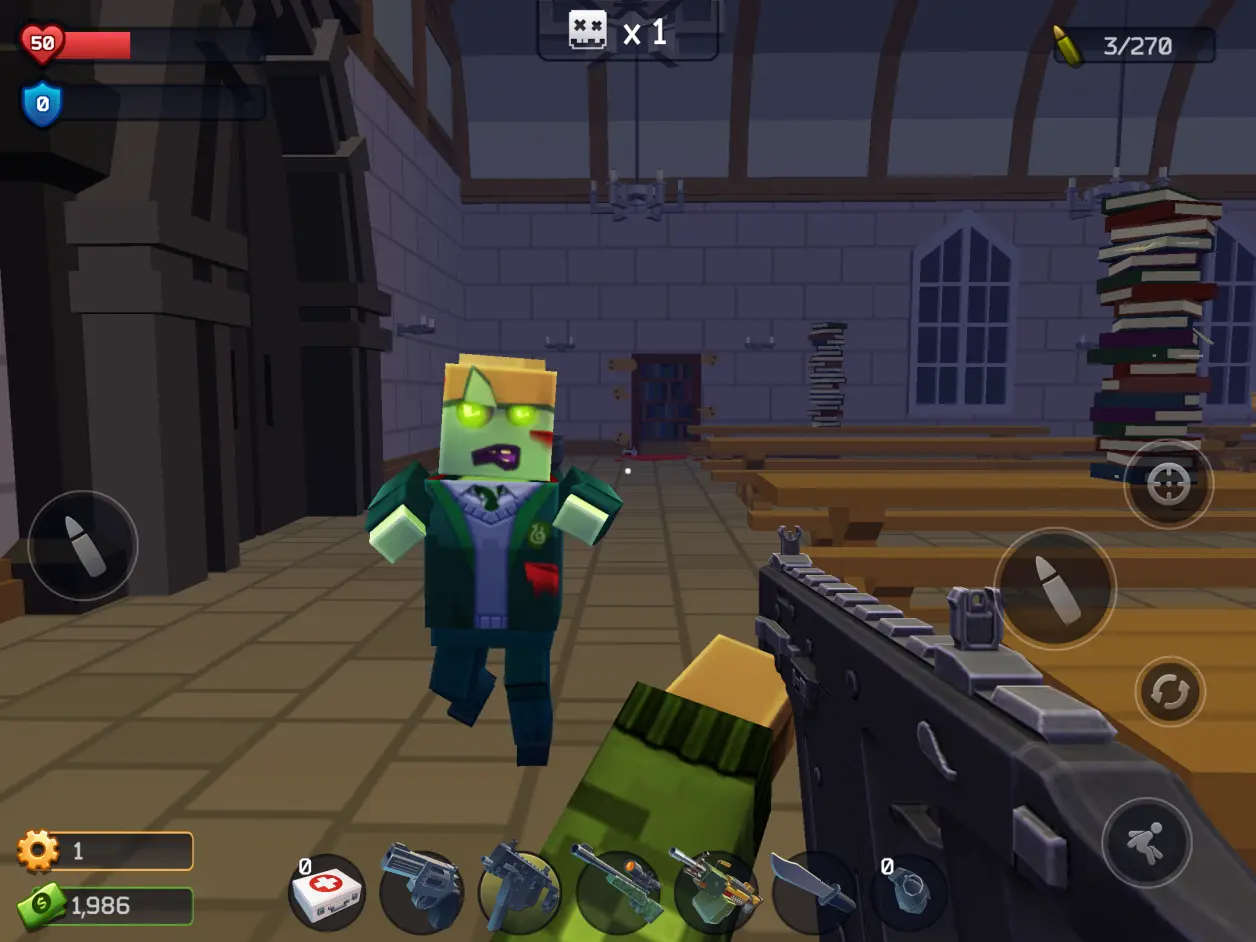Image resolution: width=1256 pixels, height=942 pixels.
Task: Equip the combat knife
Action: point(812,890)
